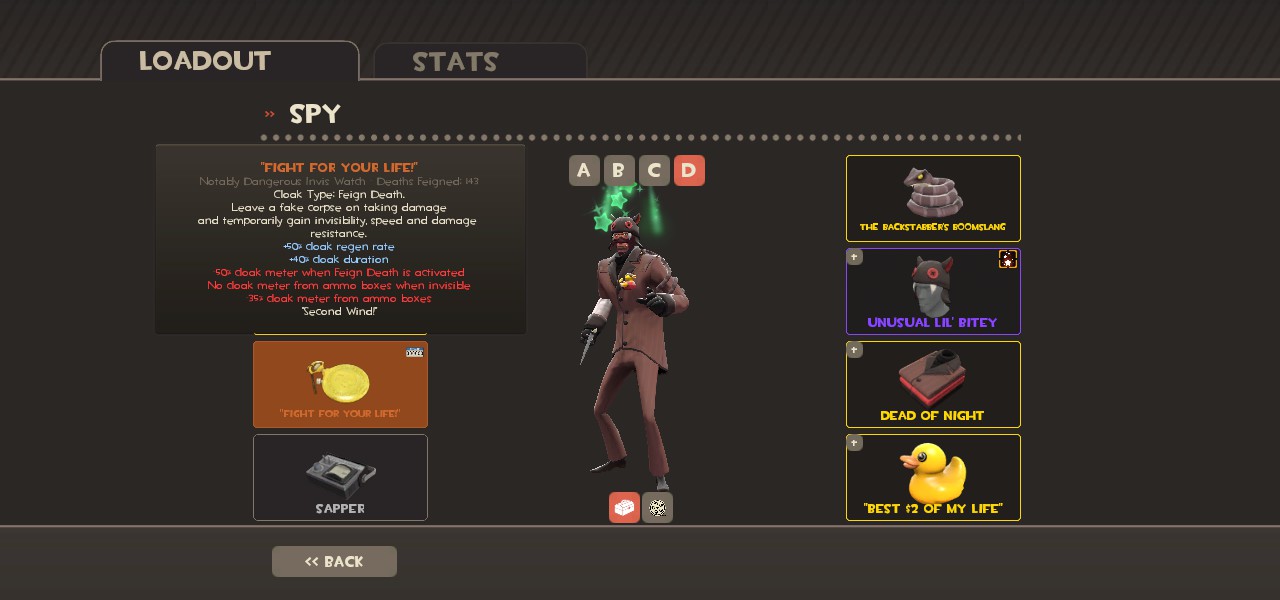Screen dimensions: 1280x600
Task: Open the rubber duck "Best $2 of My Life" slot
Action: coord(933,477)
